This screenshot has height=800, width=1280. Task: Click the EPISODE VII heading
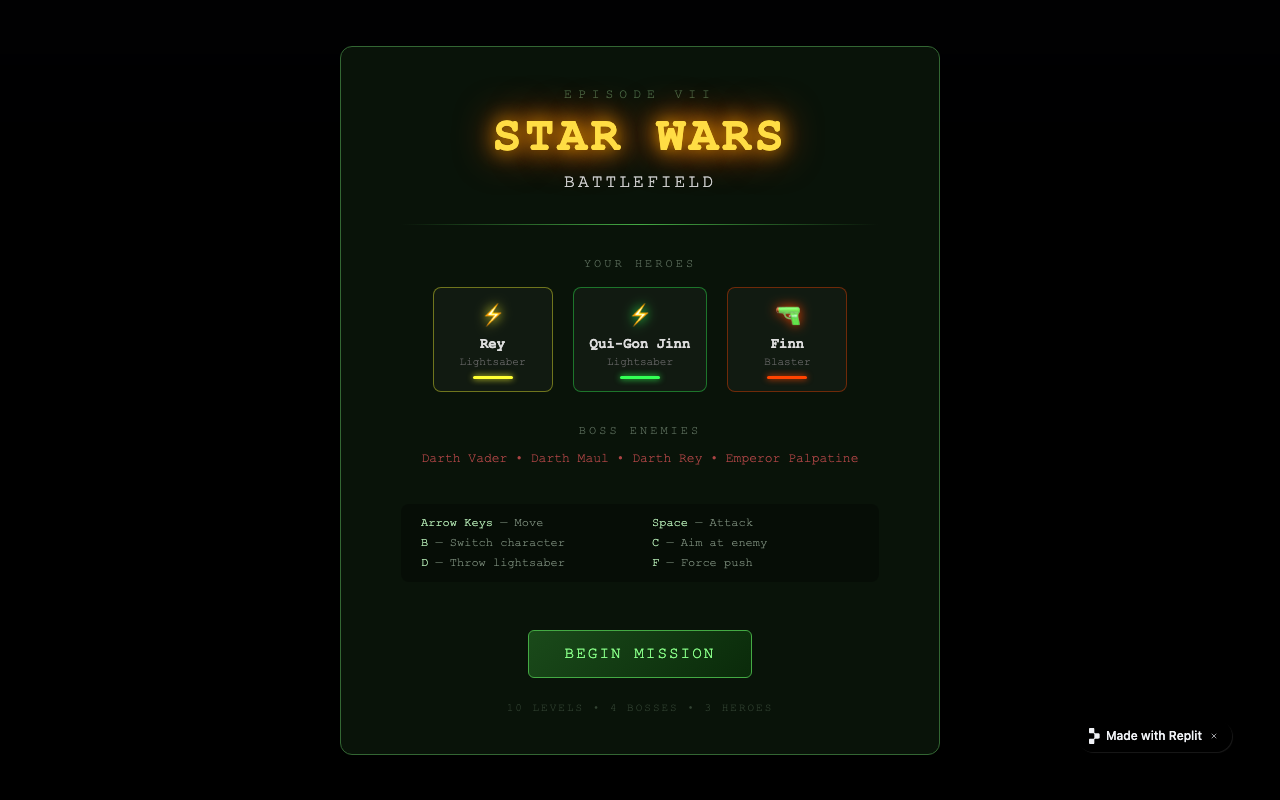(640, 93)
